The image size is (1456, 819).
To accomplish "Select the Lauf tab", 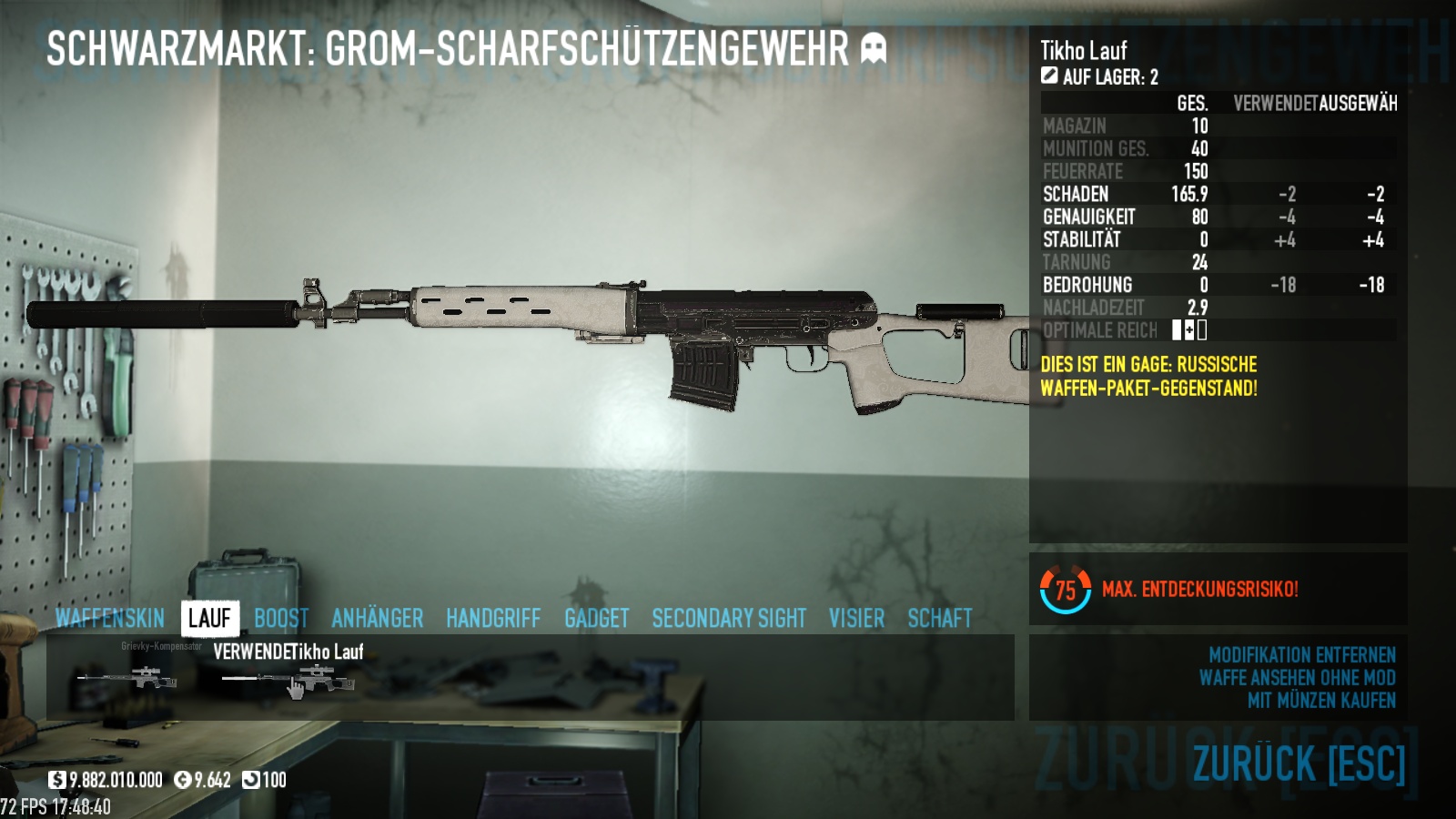I will tap(209, 619).
